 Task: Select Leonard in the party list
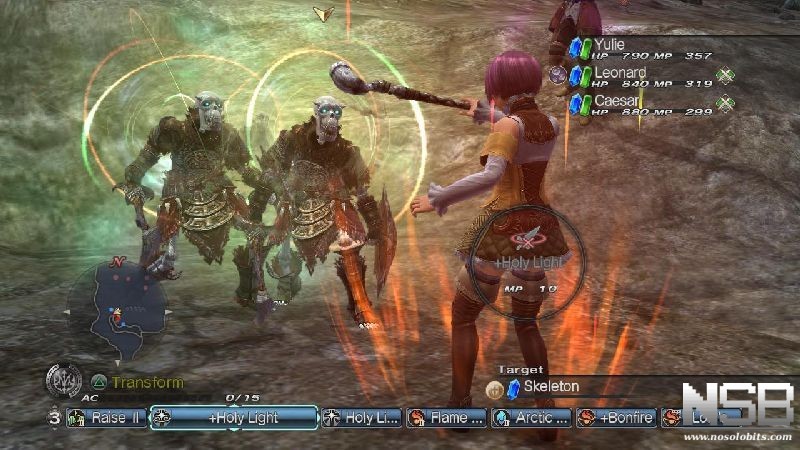coord(620,74)
